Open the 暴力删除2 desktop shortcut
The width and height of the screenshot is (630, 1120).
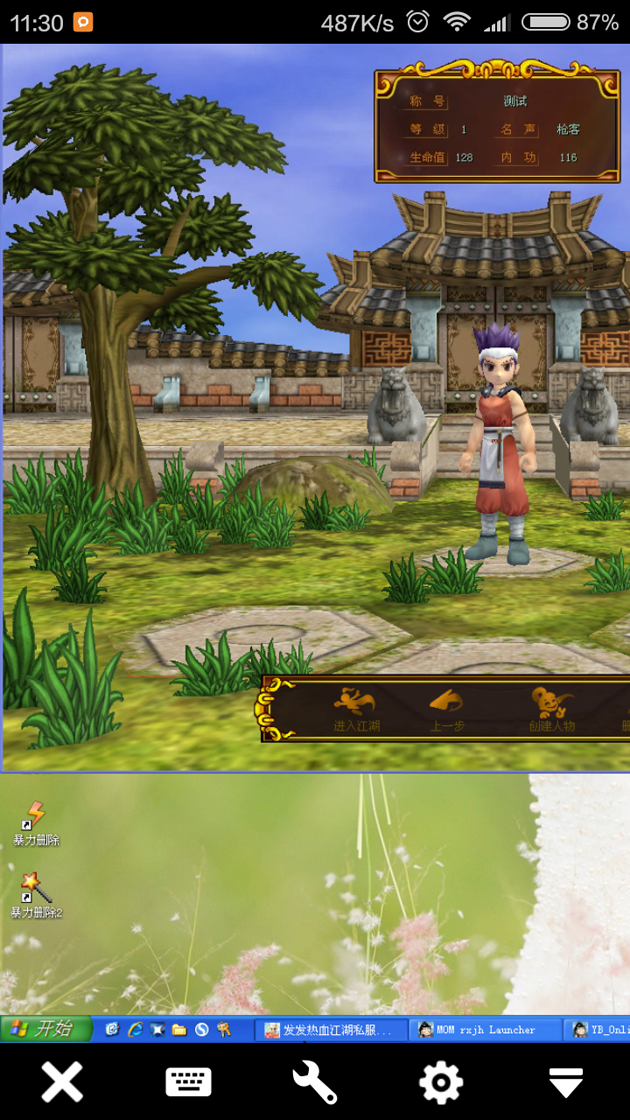[36, 894]
